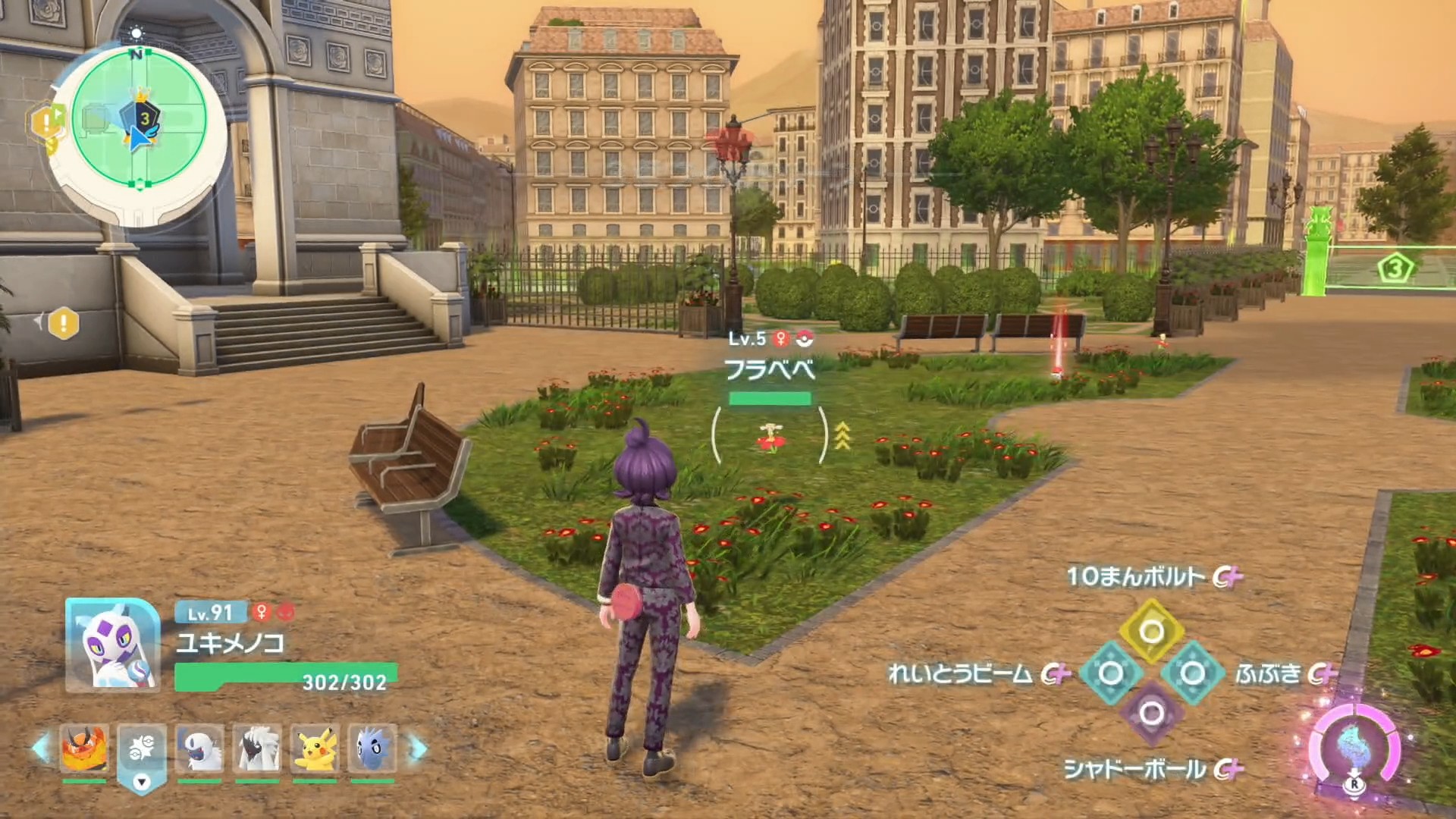The image size is (1456, 819).
Task: Click the green zone 3 hexagon marker
Action: tap(1395, 268)
